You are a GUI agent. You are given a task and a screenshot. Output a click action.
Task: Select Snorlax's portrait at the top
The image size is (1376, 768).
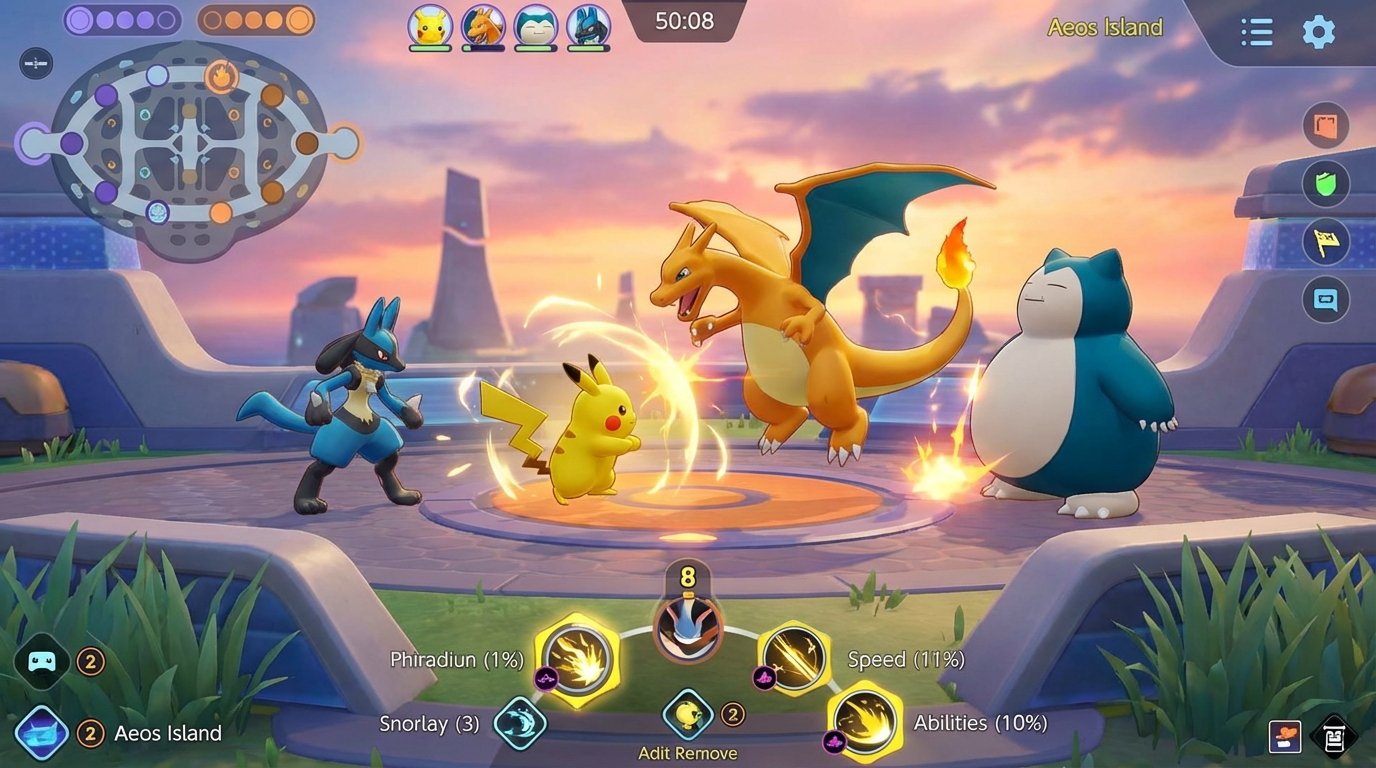point(537,27)
